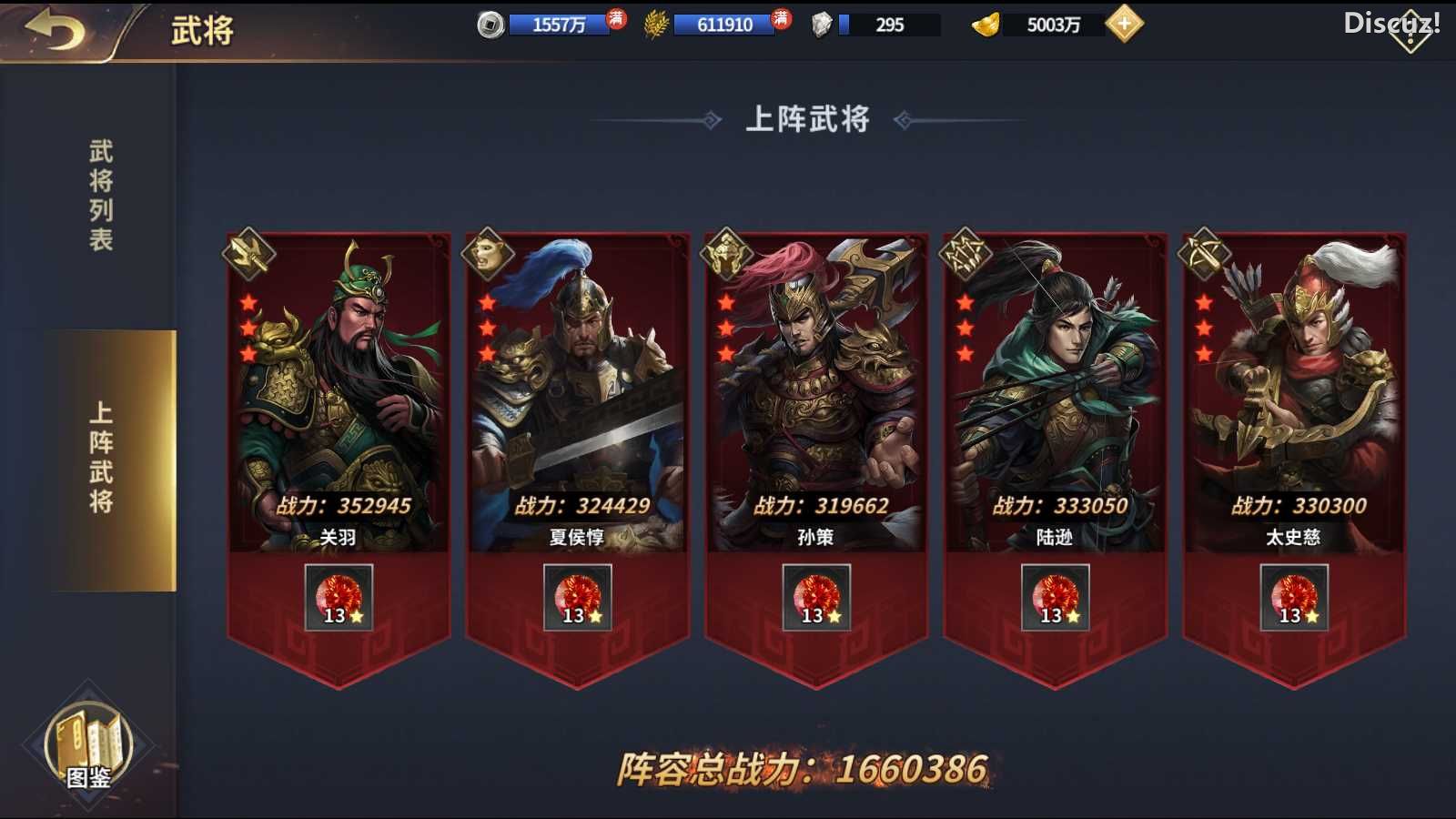
Task: Click the grain resource icon
Action: click(x=656, y=25)
